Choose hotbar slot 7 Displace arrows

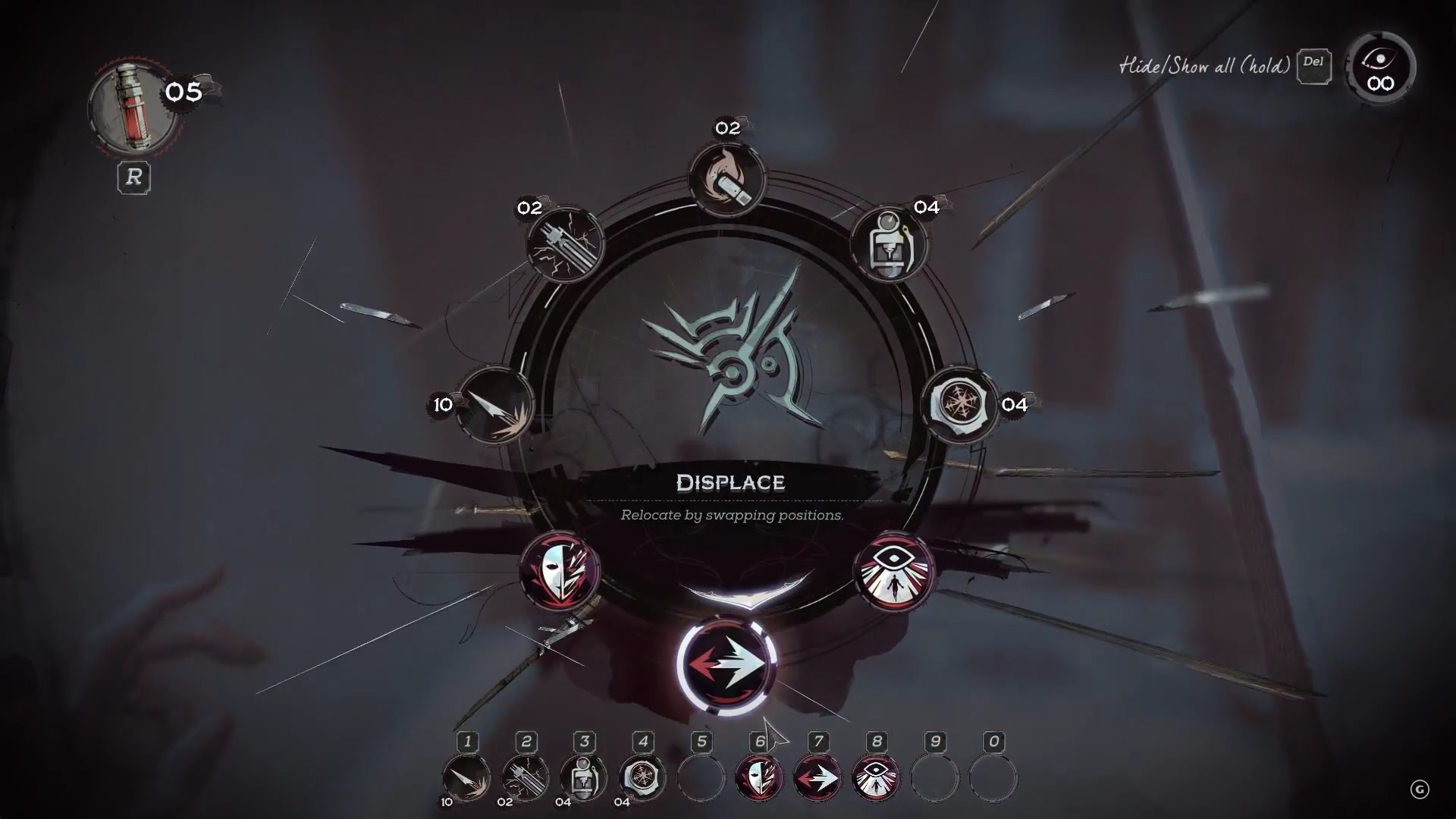coord(817,777)
